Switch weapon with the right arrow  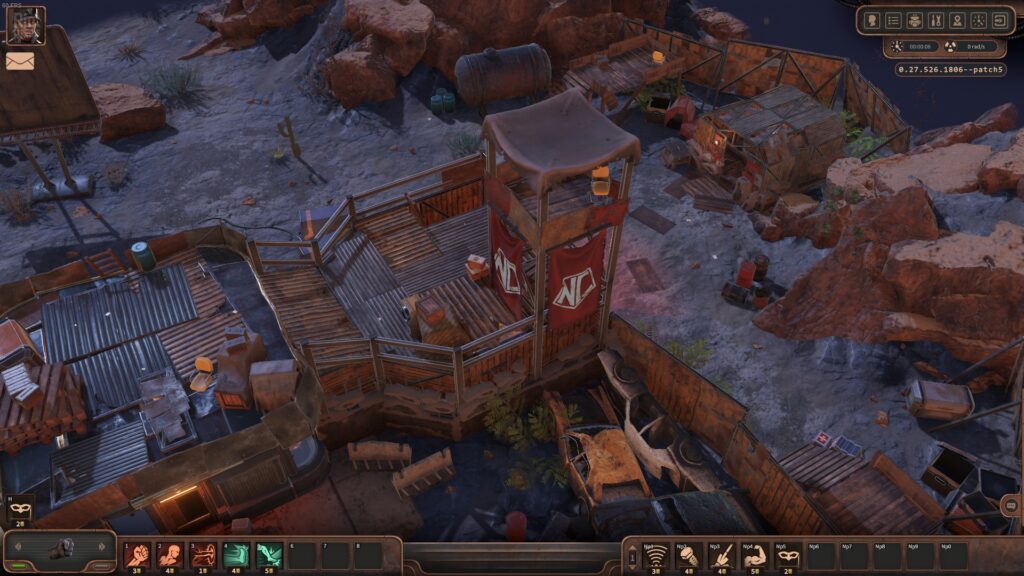[x=101, y=548]
